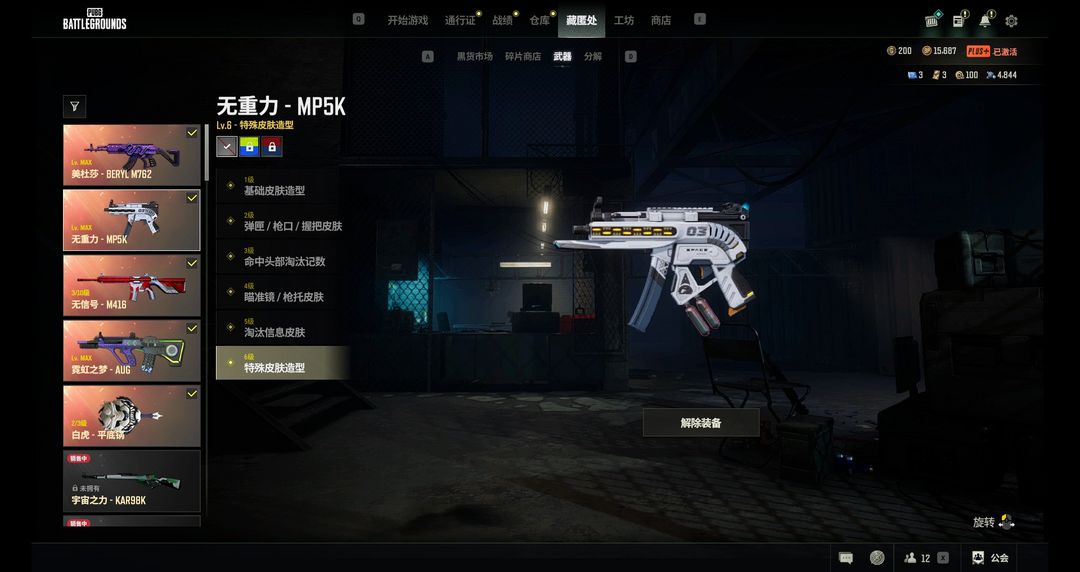This screenshot has width=1080, height=572.
Task: Open the 商店 tab
Action: [661, 20]
